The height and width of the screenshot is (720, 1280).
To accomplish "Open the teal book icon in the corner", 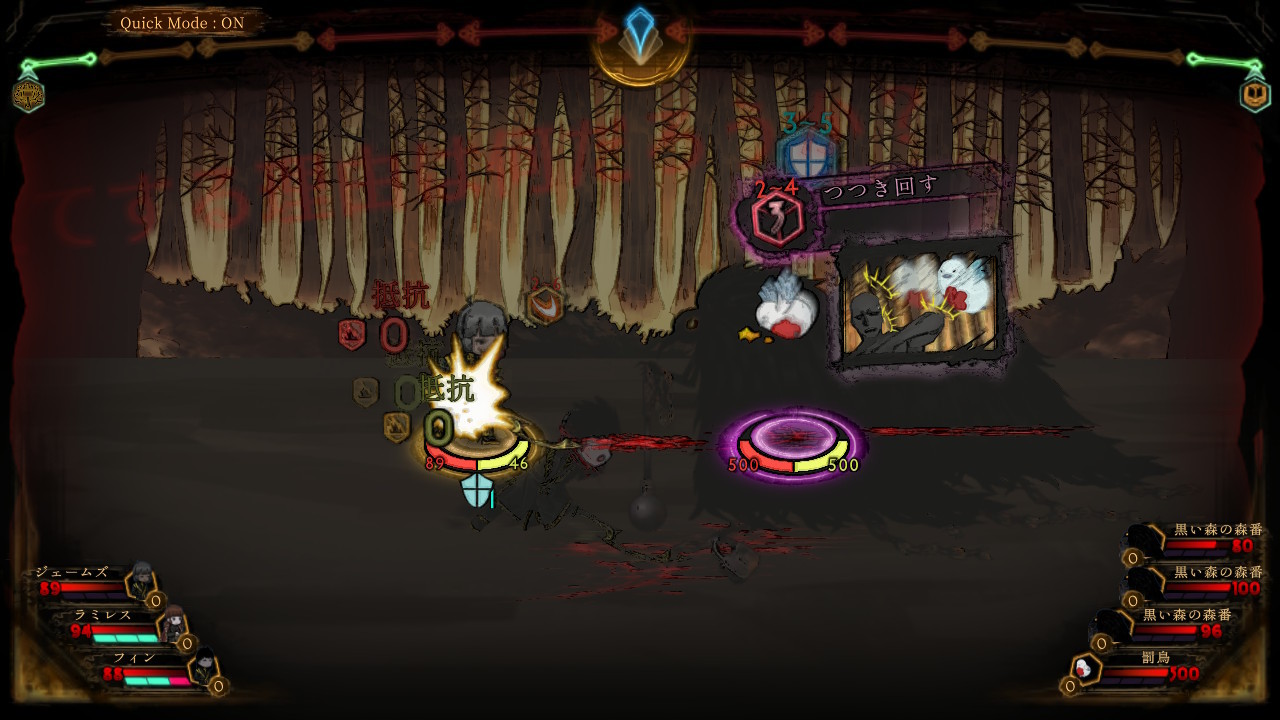I will pyautogui.click(x=1254, y=94).
